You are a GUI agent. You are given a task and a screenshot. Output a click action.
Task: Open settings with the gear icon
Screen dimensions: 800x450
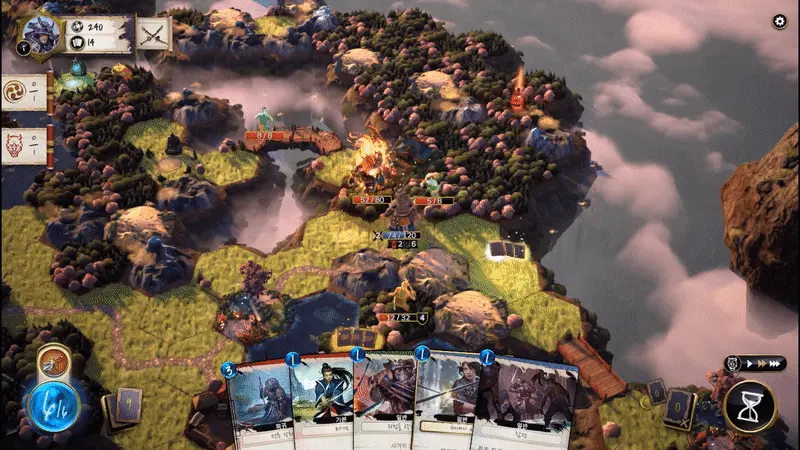780,22
